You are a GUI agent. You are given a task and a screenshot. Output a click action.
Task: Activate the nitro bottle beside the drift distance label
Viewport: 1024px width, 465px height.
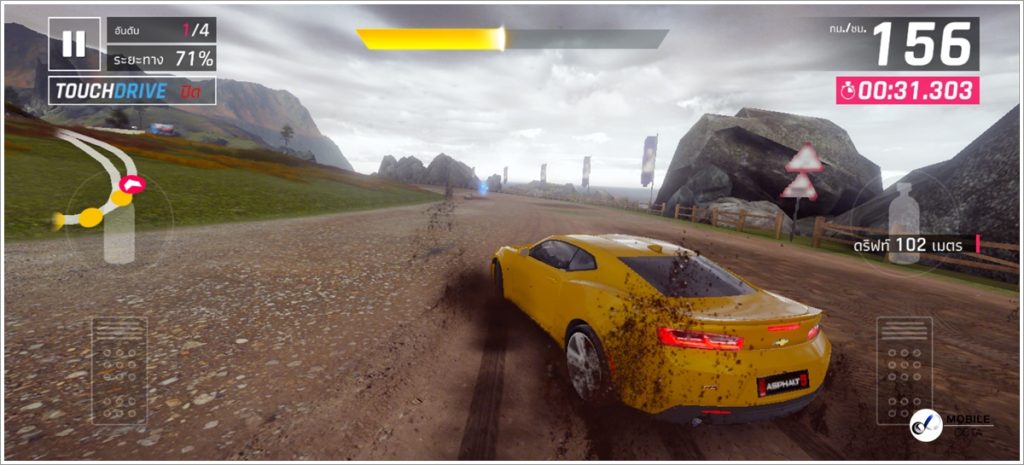[x=903, y=223]
